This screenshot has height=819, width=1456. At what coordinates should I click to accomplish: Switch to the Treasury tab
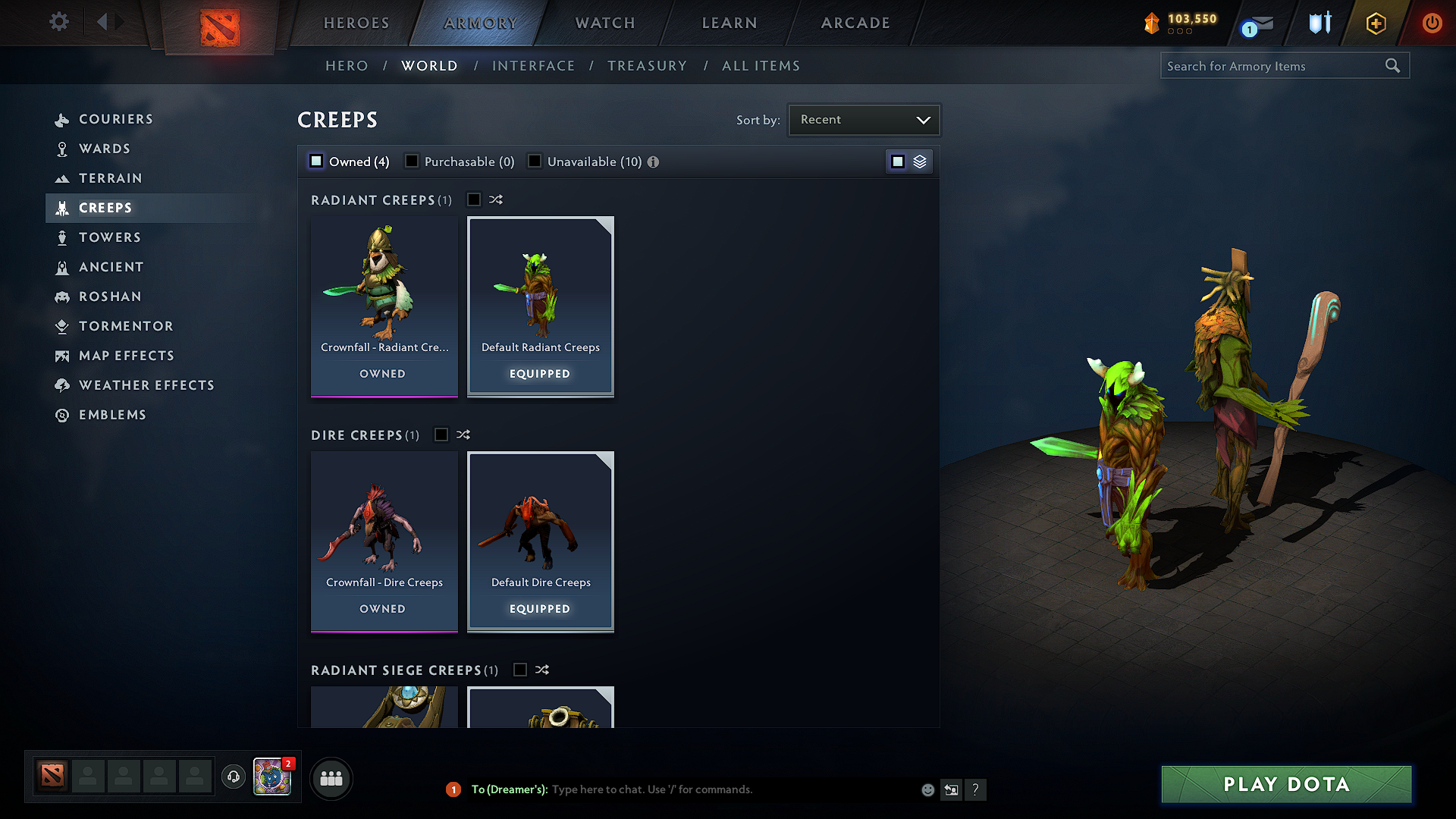[647, 65]
